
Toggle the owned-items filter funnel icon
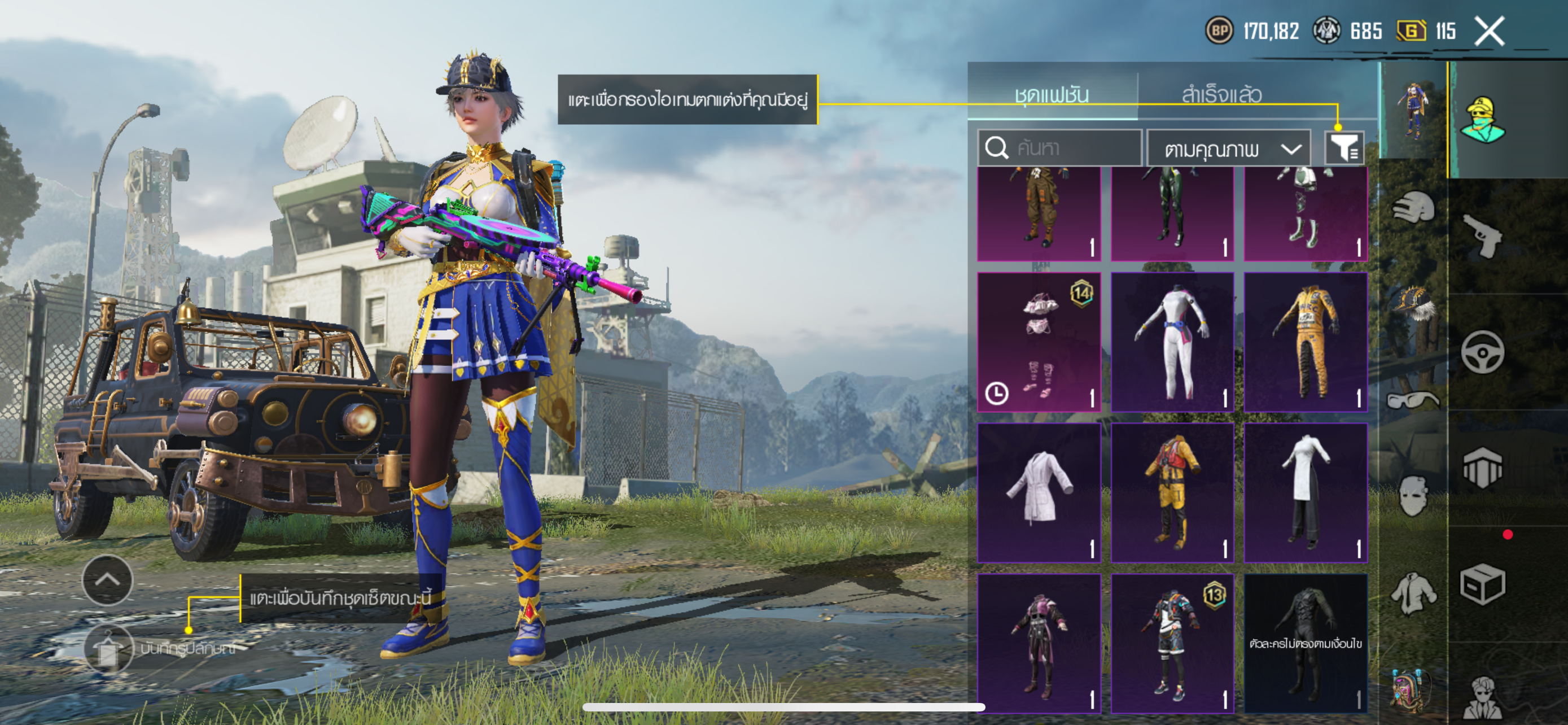coord(1344,148)
